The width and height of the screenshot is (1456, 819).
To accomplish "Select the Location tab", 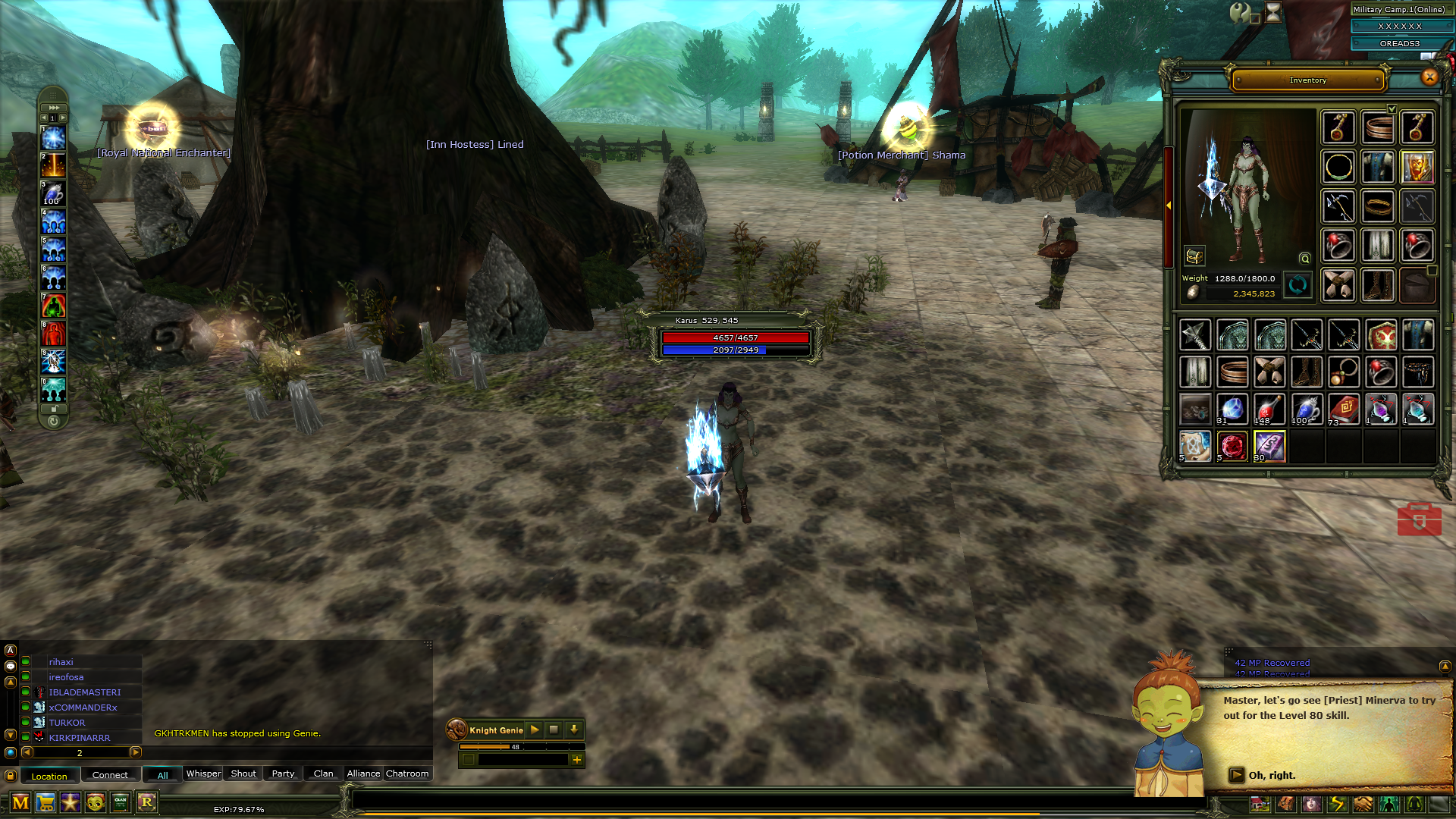I will [49, 776].
